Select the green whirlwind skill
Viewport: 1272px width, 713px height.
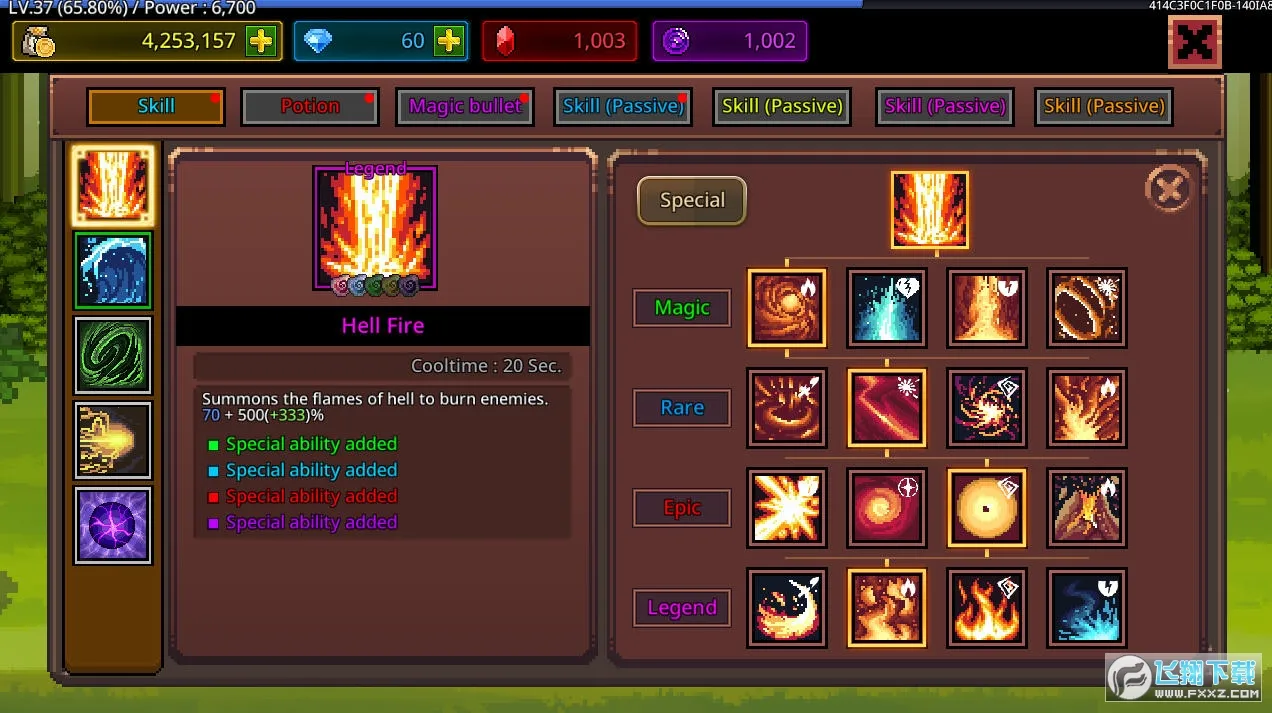(113, 355)
